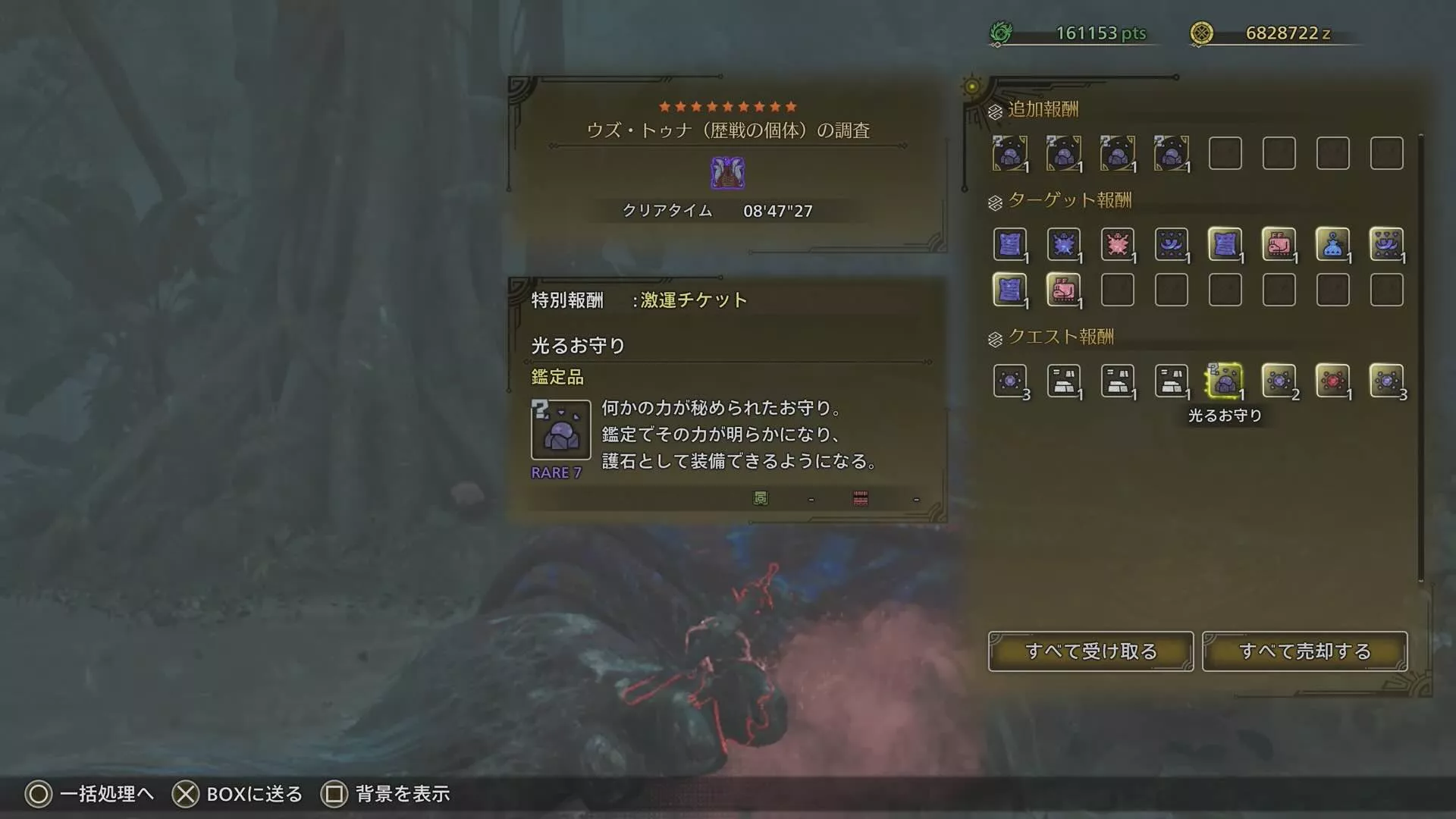This screenshot has height=819, width=1456.
Task: Select the pink FF-marked item in ターゲット報酬
Action: coord(1279,244)
